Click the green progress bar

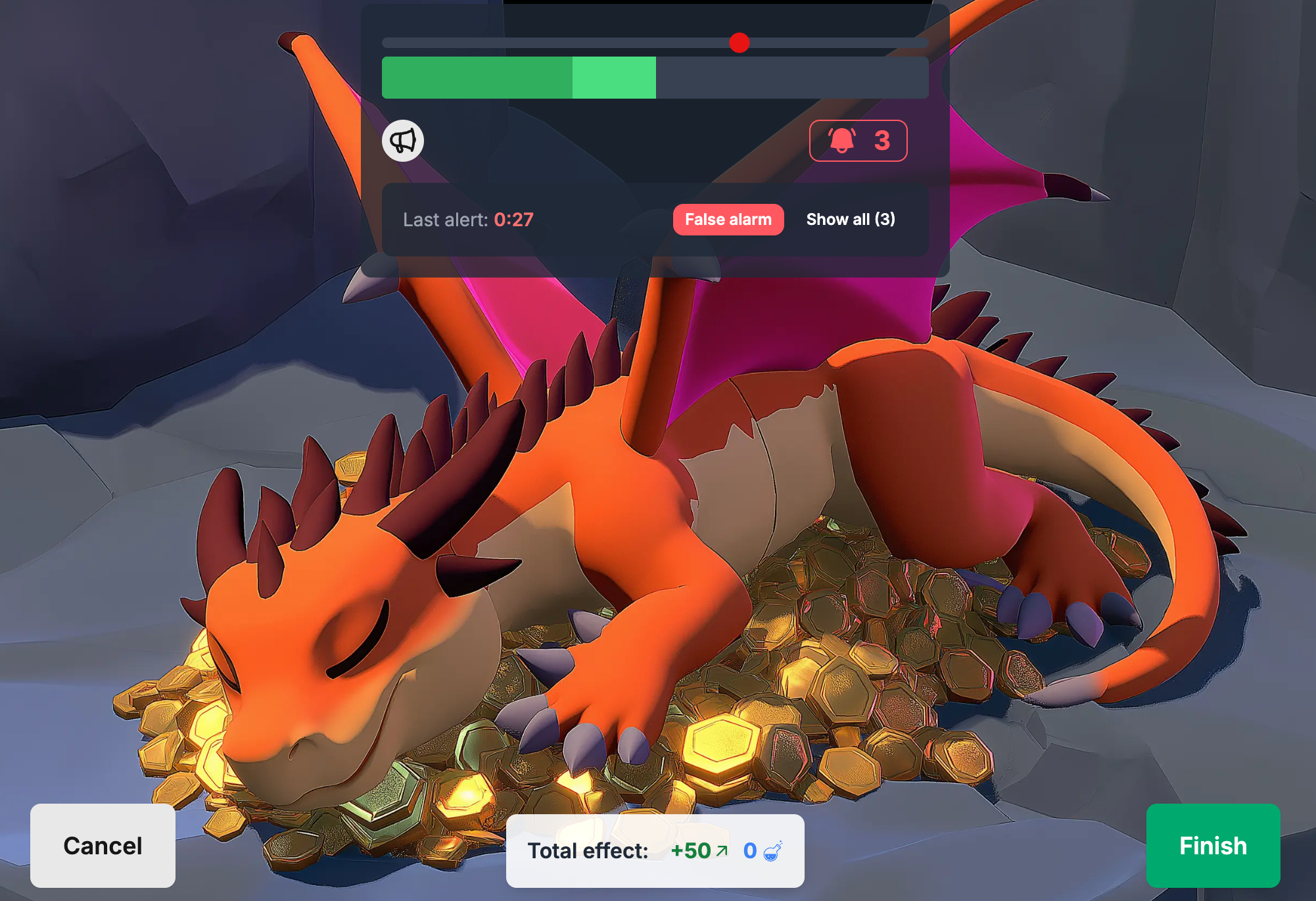pos(519,76)
